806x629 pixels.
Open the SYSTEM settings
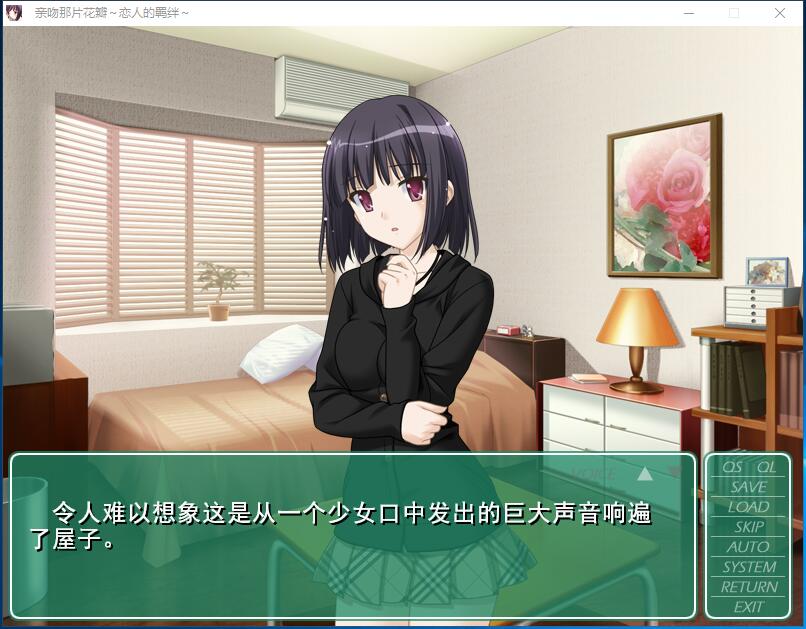(x=749, y=567)
